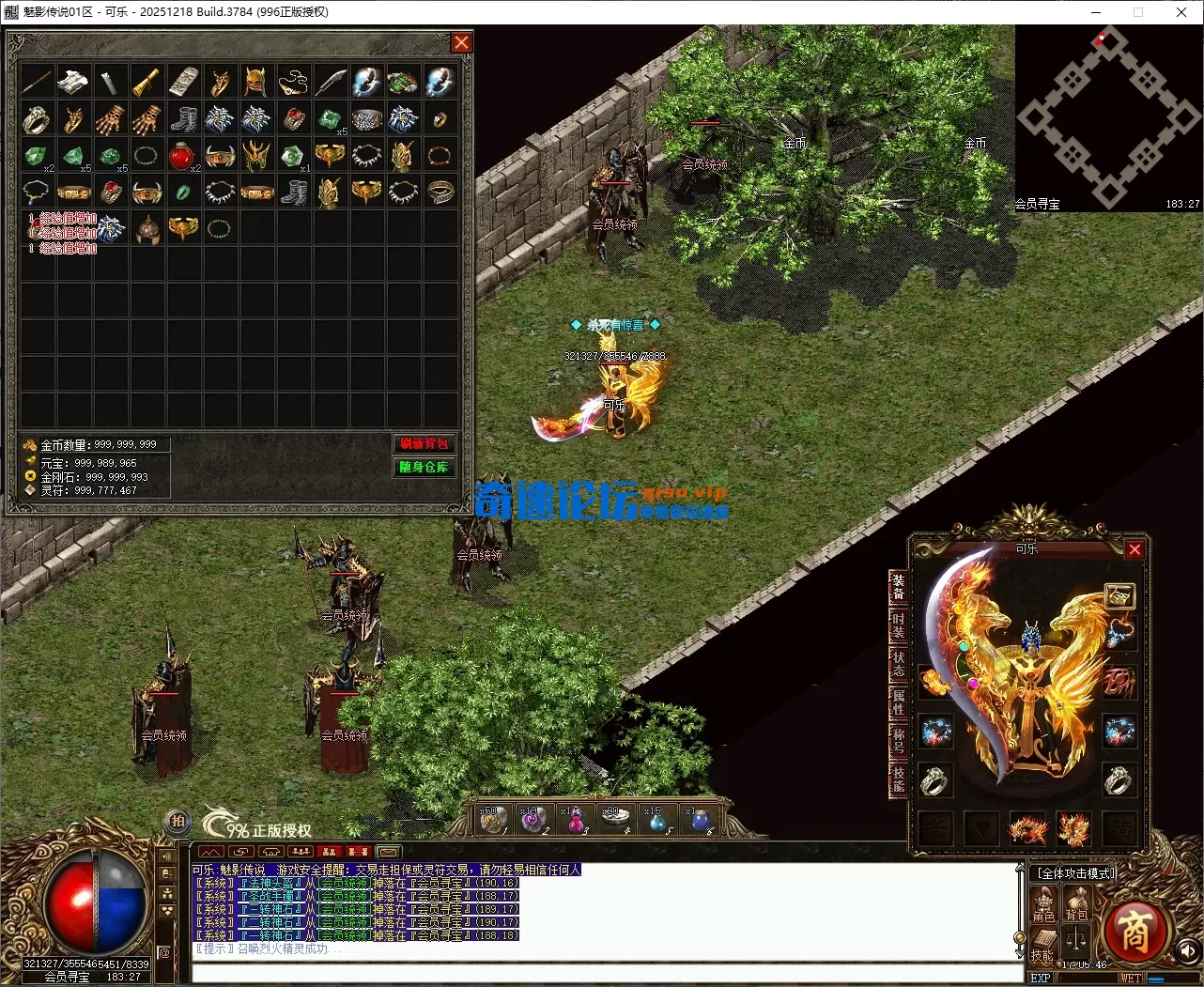Close the game window

[x=1181, y=12]
